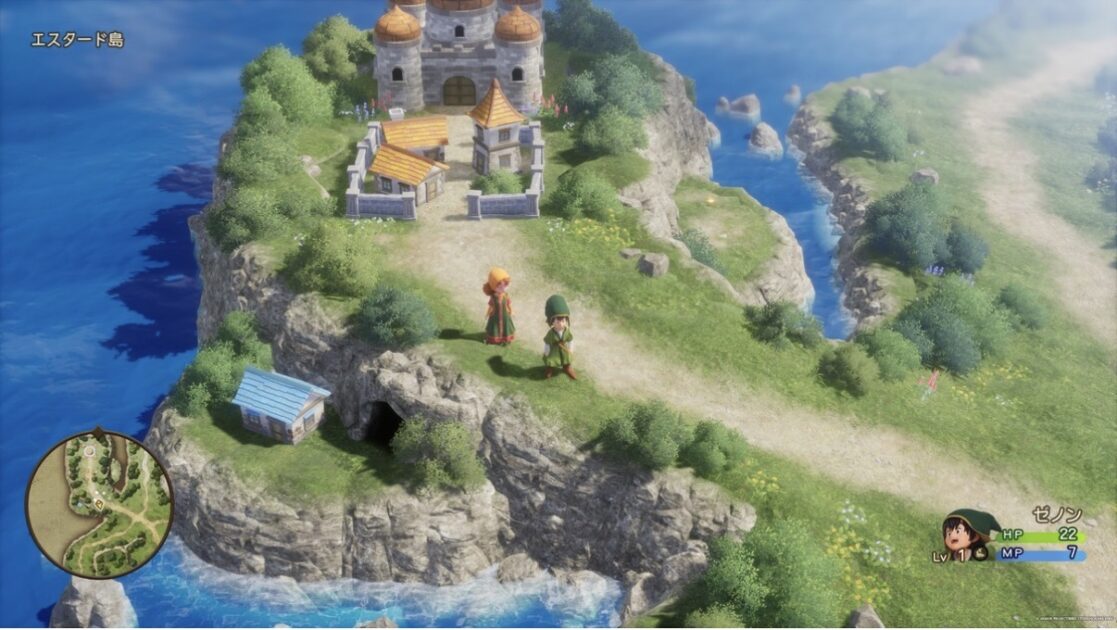Open the circular minimap
This screenshot has width=1117, height=630.
[x=99, y=503]
